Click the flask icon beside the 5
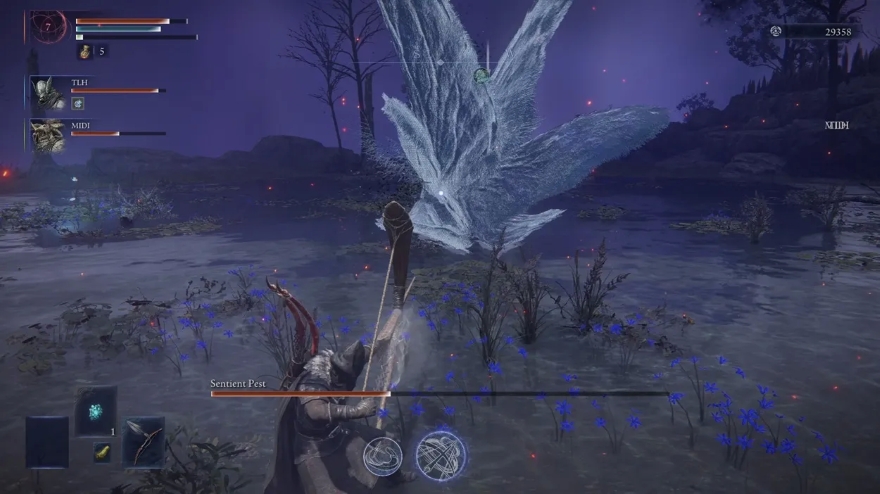 [x=84, y=51]
